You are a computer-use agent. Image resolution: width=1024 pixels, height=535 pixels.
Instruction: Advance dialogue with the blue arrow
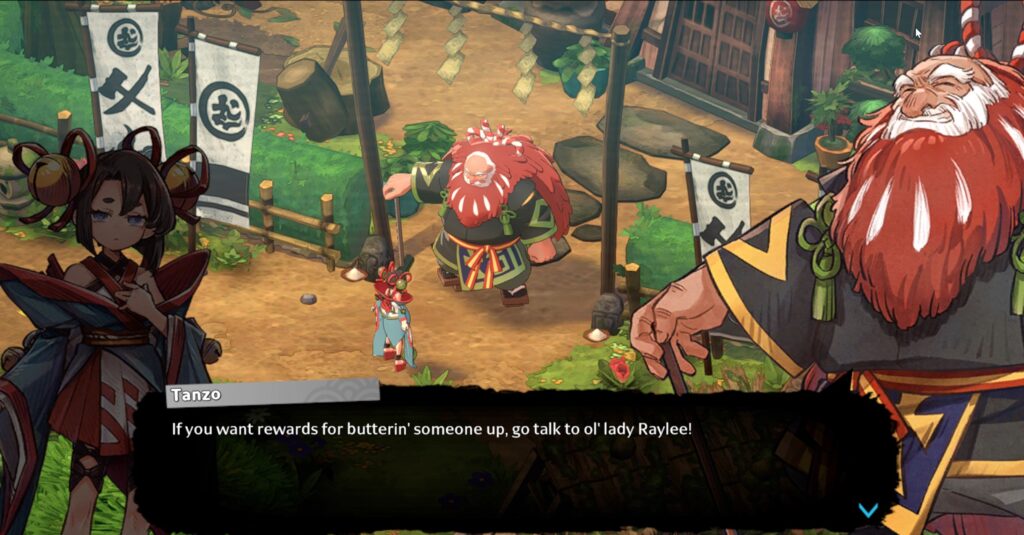click(868, 510)
